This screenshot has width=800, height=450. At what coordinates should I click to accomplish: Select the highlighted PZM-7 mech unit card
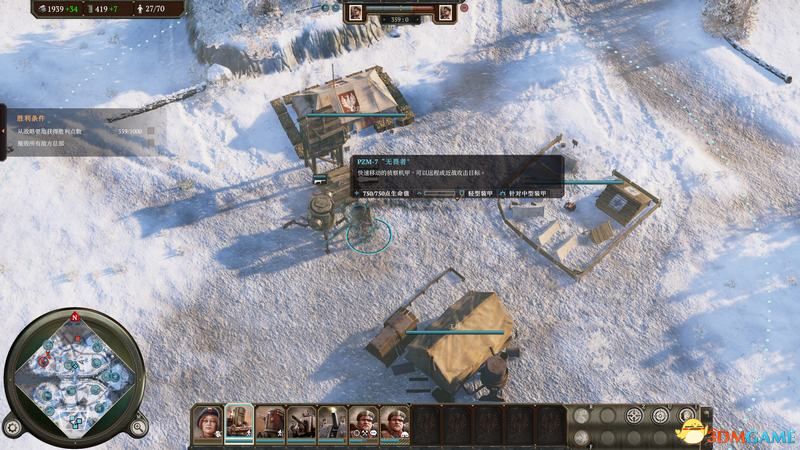tap(239, 424)
